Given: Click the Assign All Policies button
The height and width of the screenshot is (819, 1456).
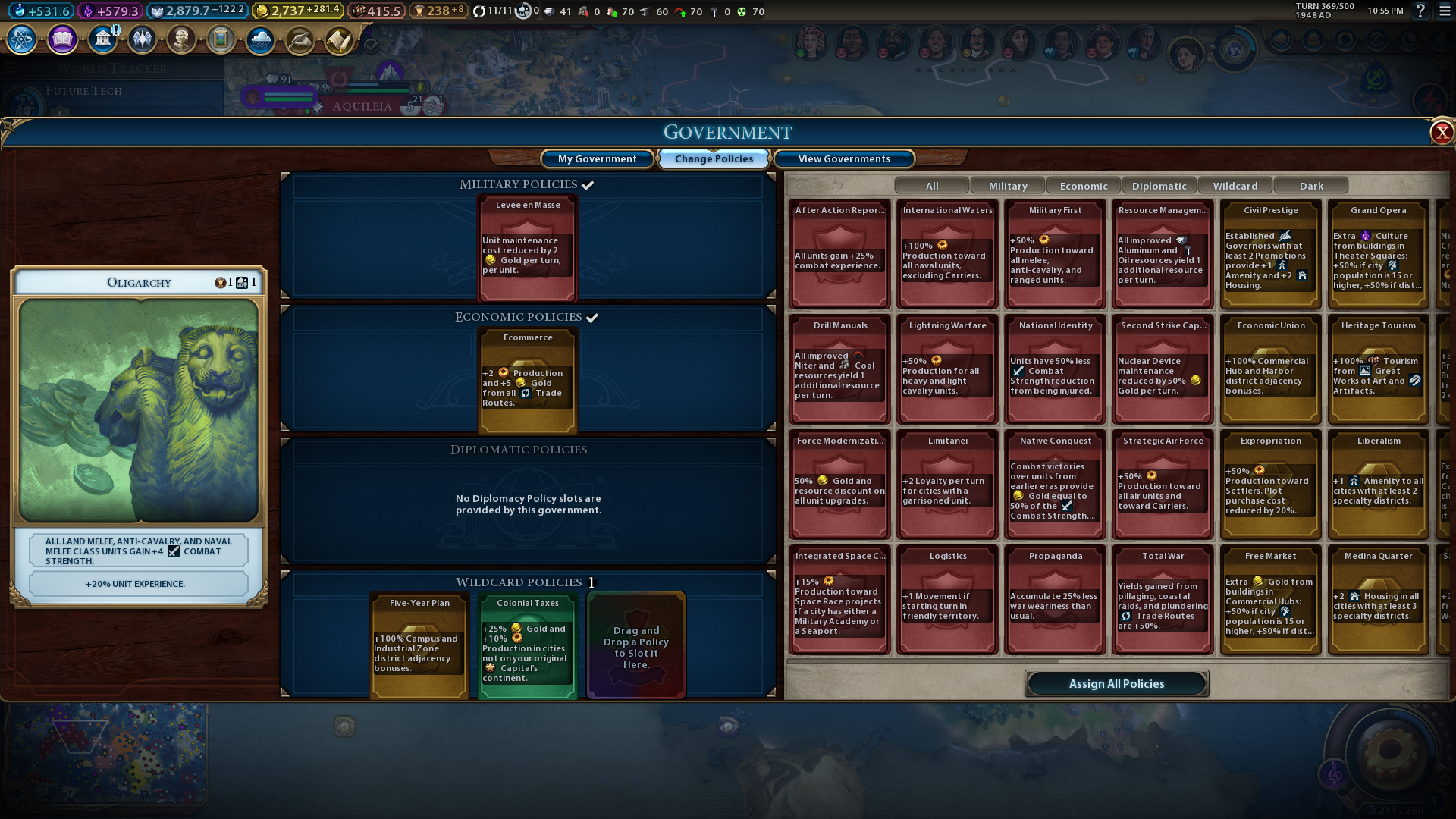Looking at the screenshot, I should point(1116,683).
